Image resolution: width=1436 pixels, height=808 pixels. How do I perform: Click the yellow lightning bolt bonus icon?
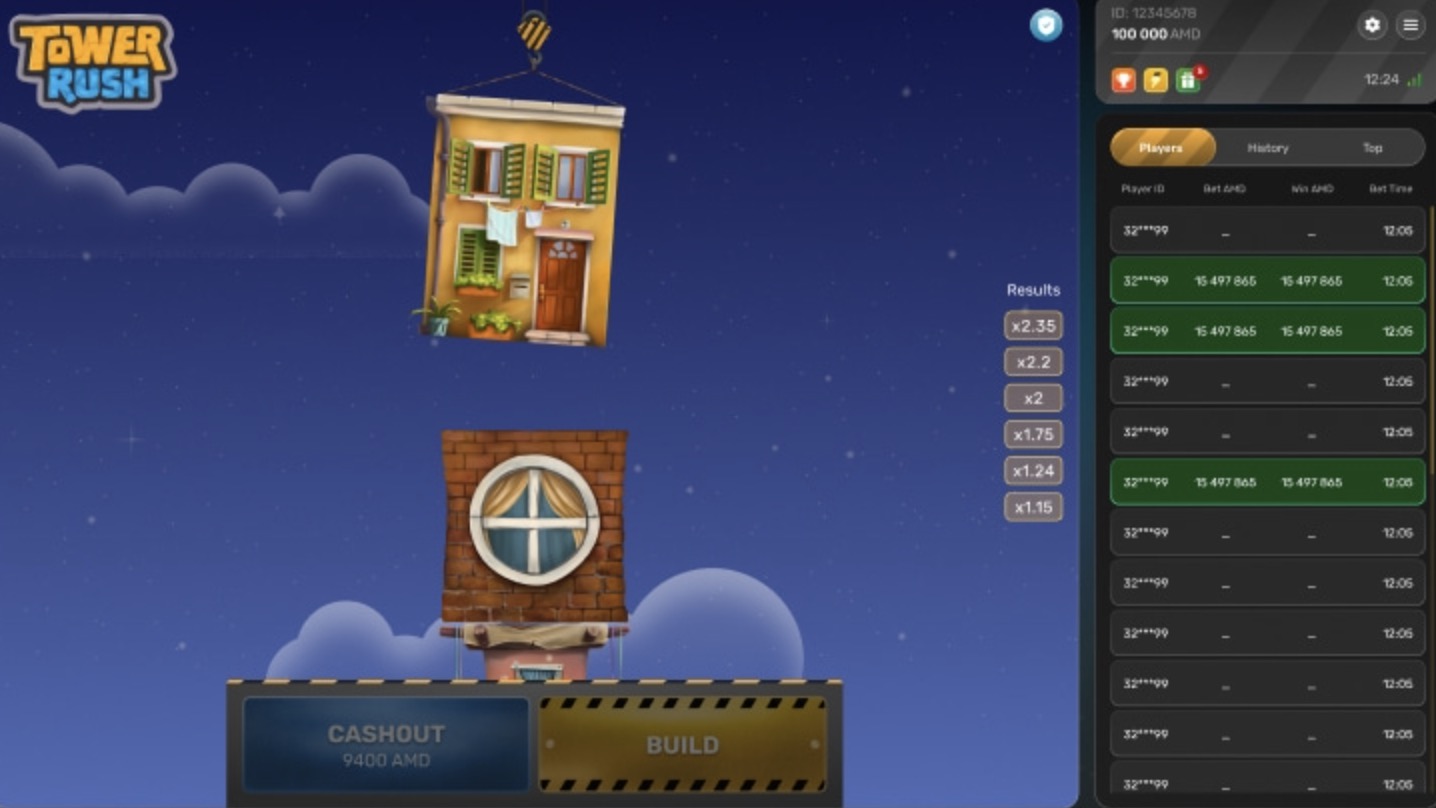1155,81
